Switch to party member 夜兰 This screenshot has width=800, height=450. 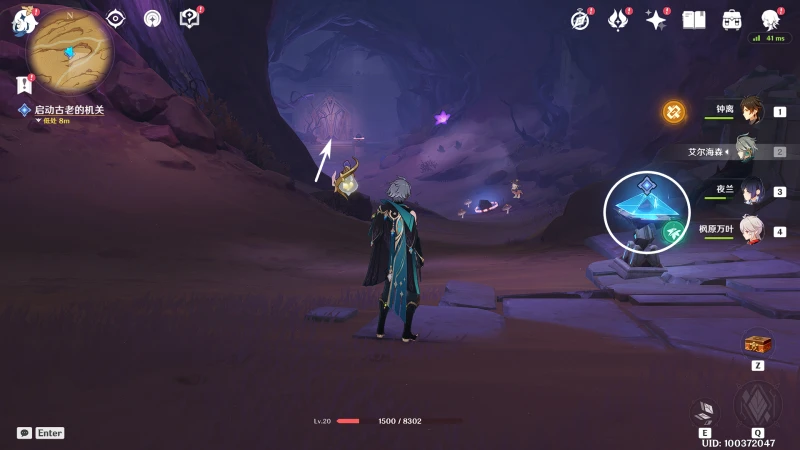point(752,190)
